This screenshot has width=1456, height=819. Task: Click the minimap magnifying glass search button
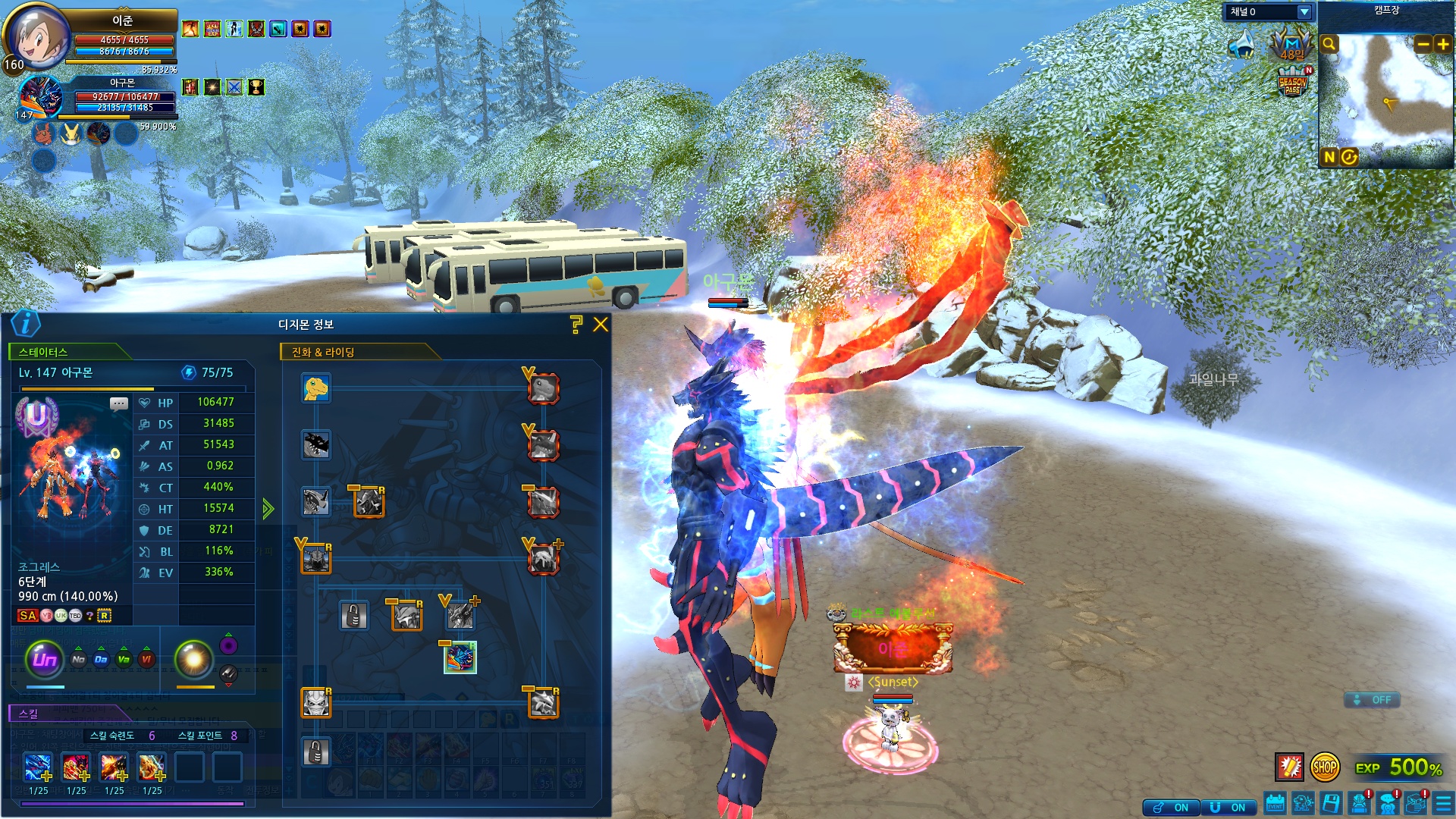[x=1329, y=44]
